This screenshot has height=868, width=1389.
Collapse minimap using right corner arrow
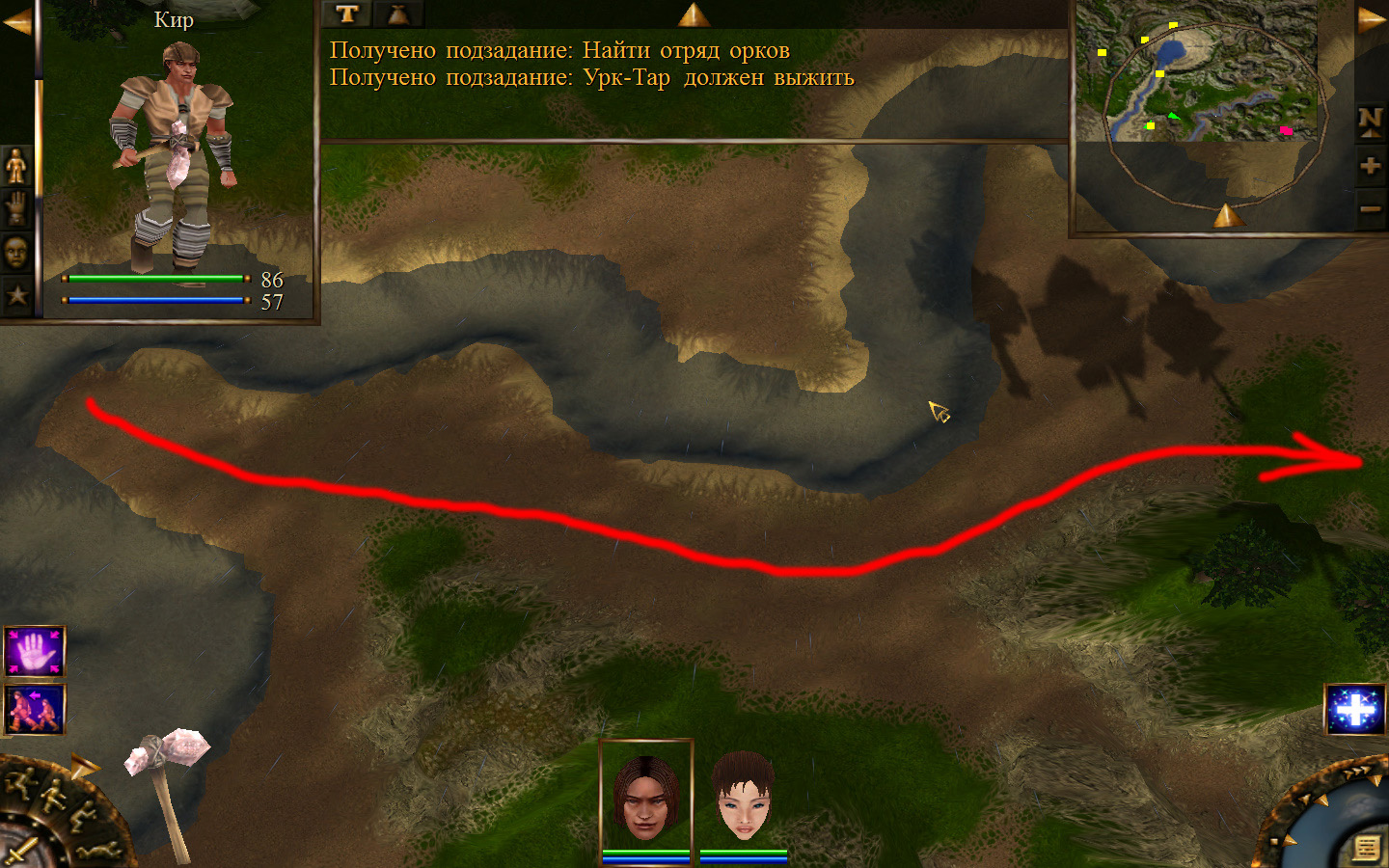tap(1372, 20)
